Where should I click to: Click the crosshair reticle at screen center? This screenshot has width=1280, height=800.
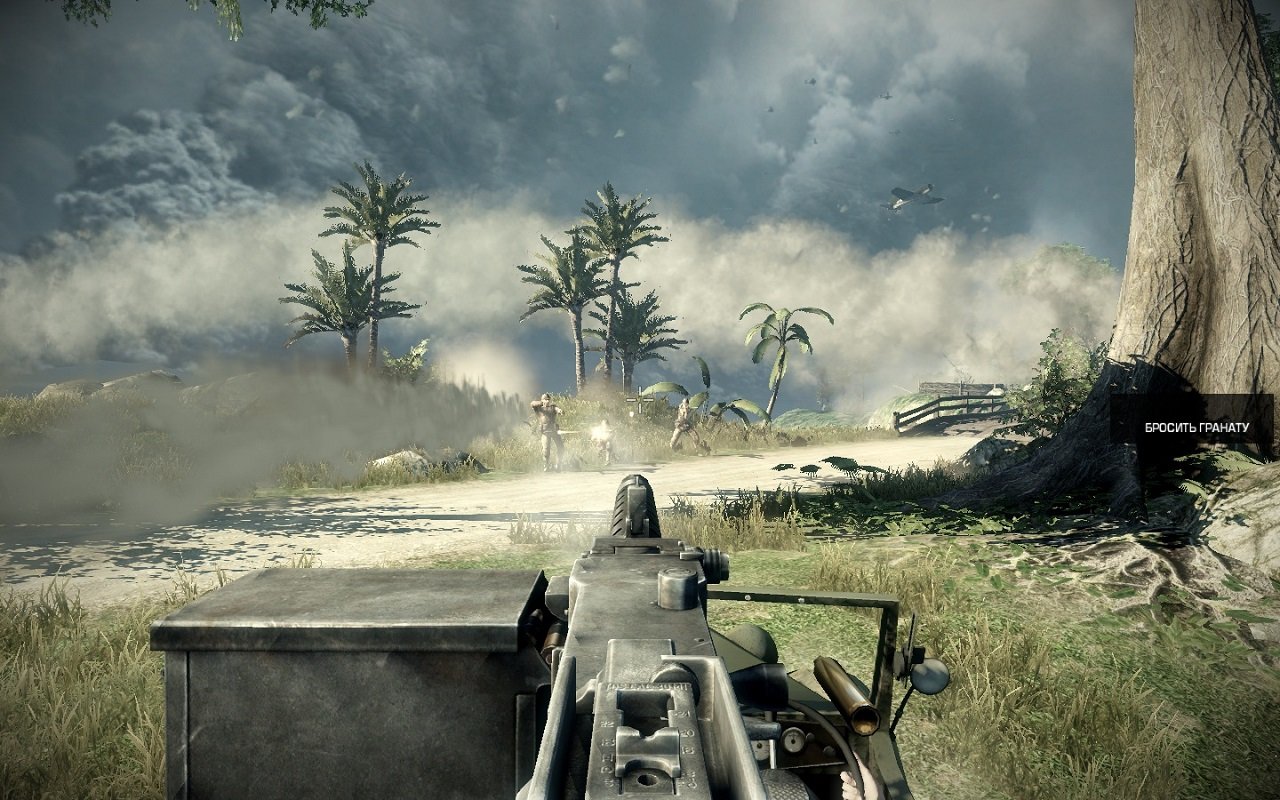(x=639, y=399)
